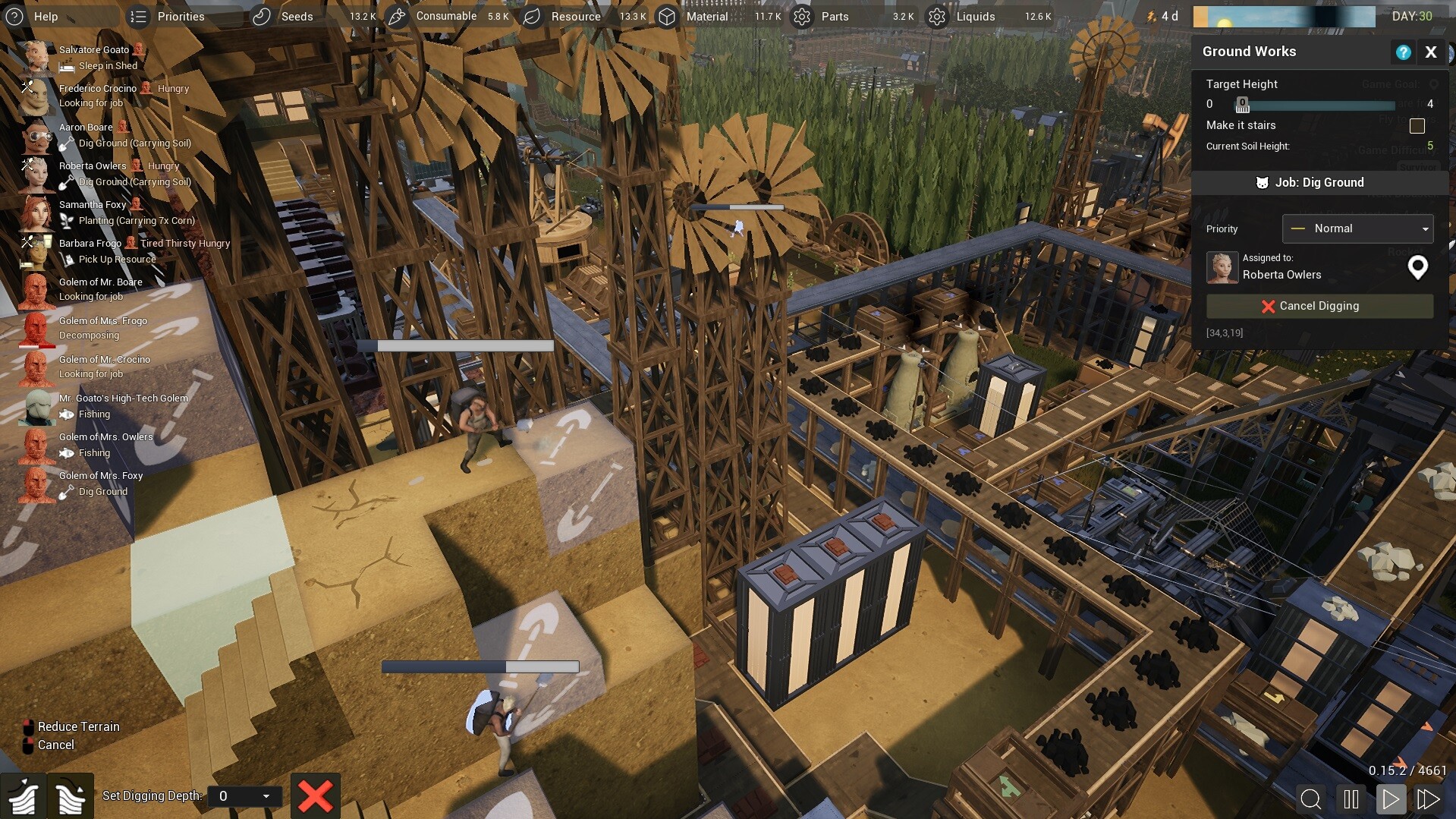Open the Ground Works help tooltip
The image size is (1456, 819).
click(1403, 52)
